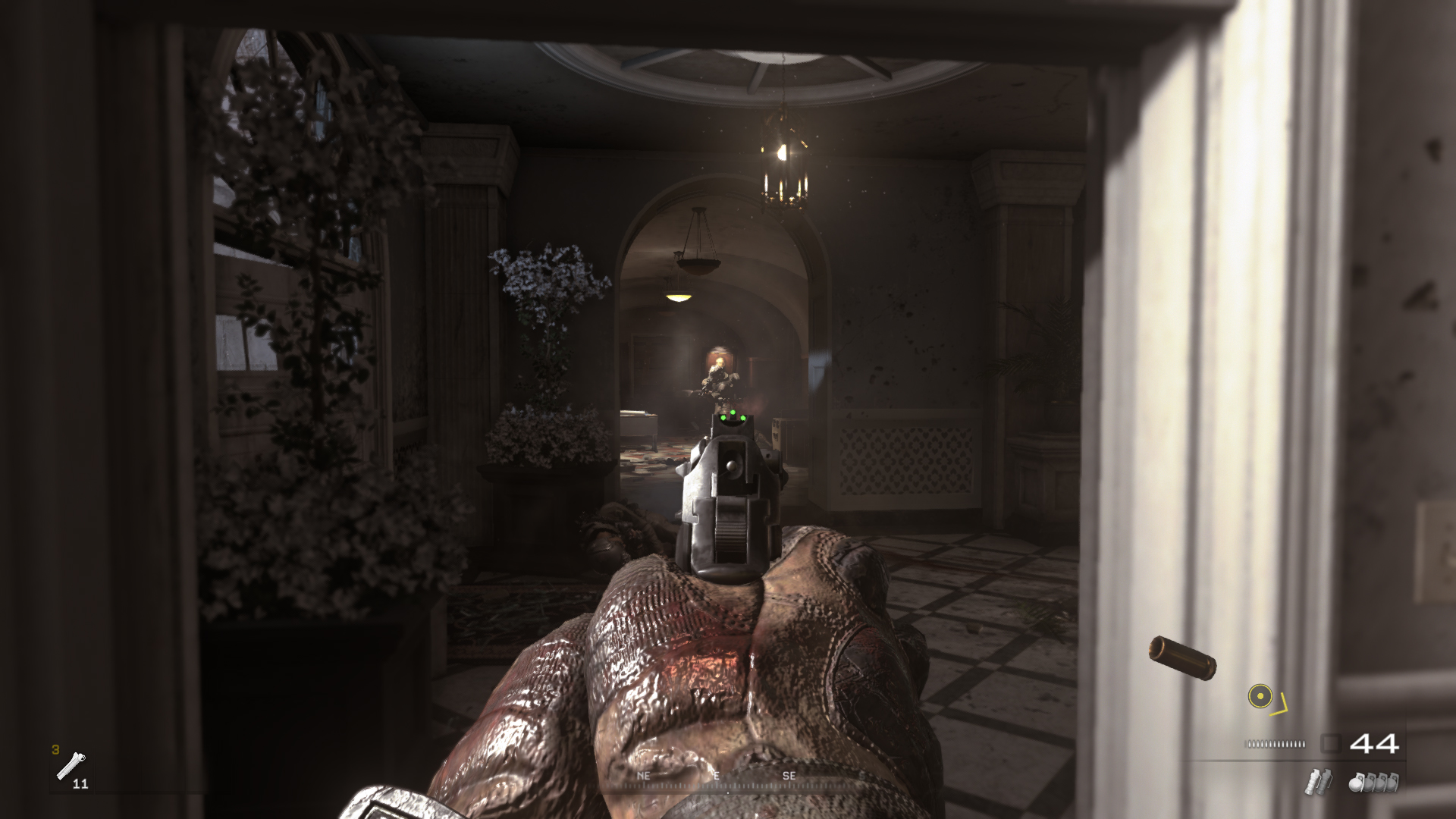Click the compass heading strip
Image resolution: width=1456 pixels, height=819 pixels.
coord(726,780)
